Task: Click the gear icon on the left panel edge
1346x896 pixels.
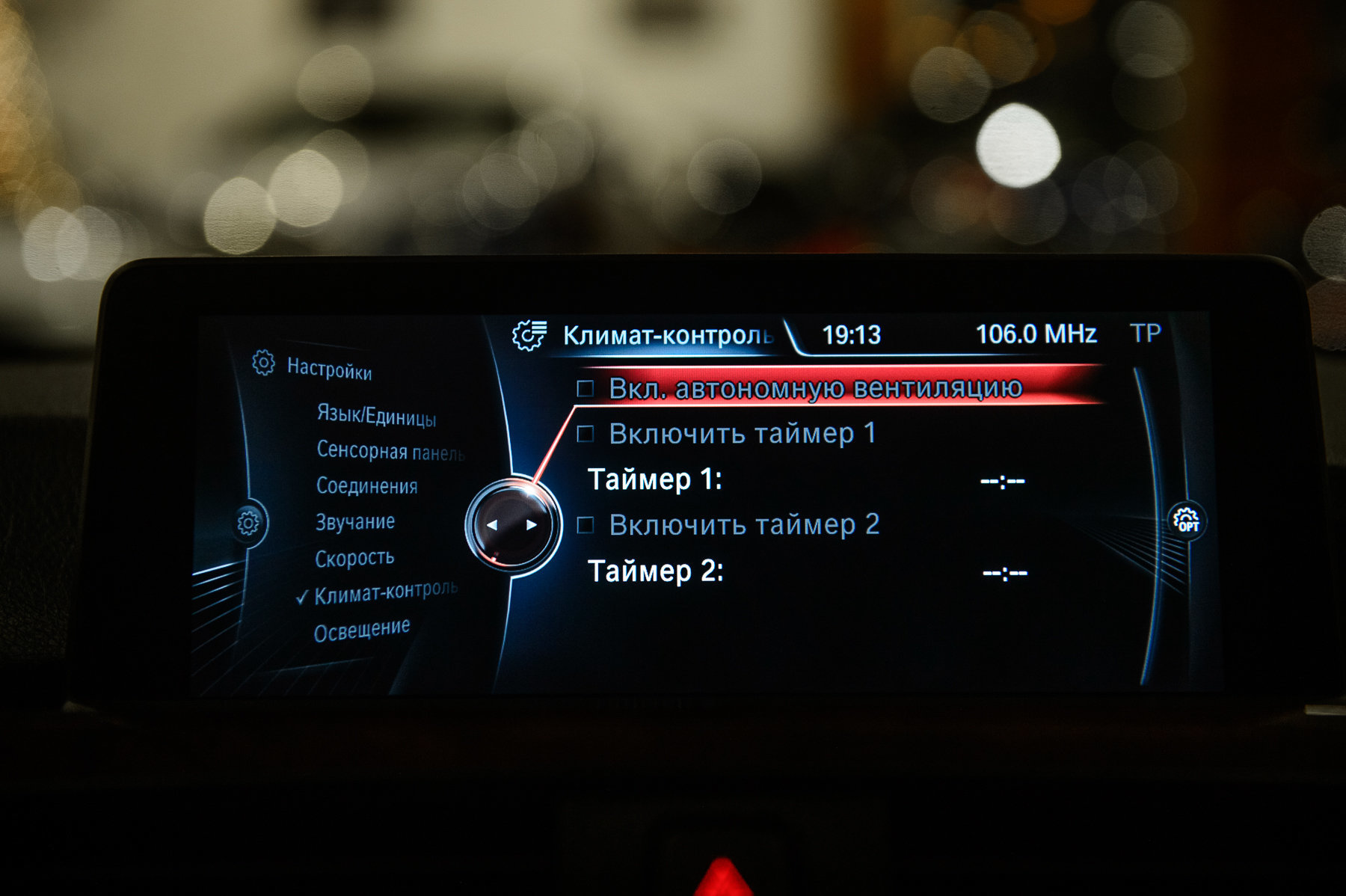Action: [x=248, y=522]
